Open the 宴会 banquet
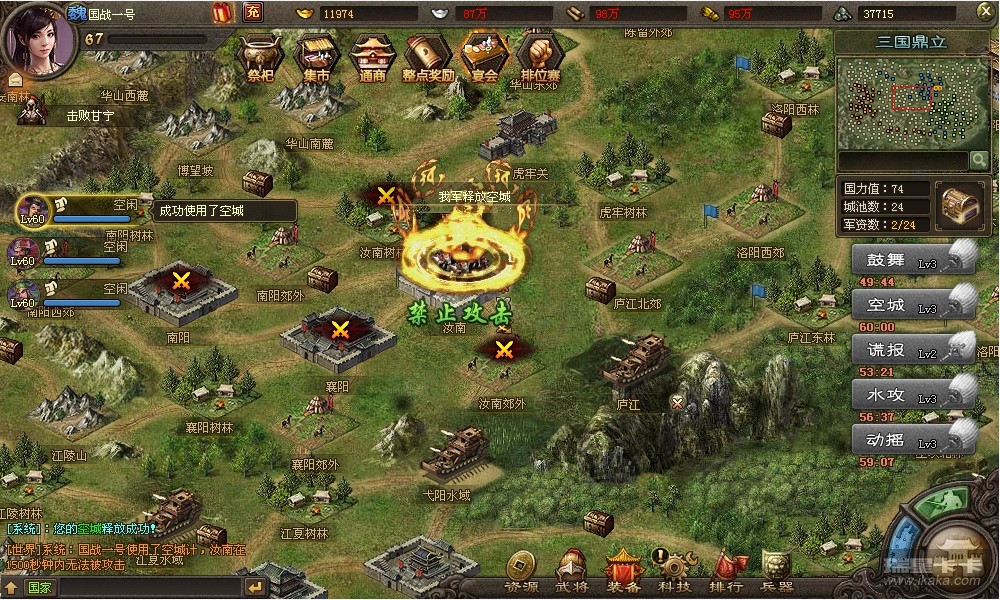The width and height of the screenshot is (1000, 600). click(484, 57)
